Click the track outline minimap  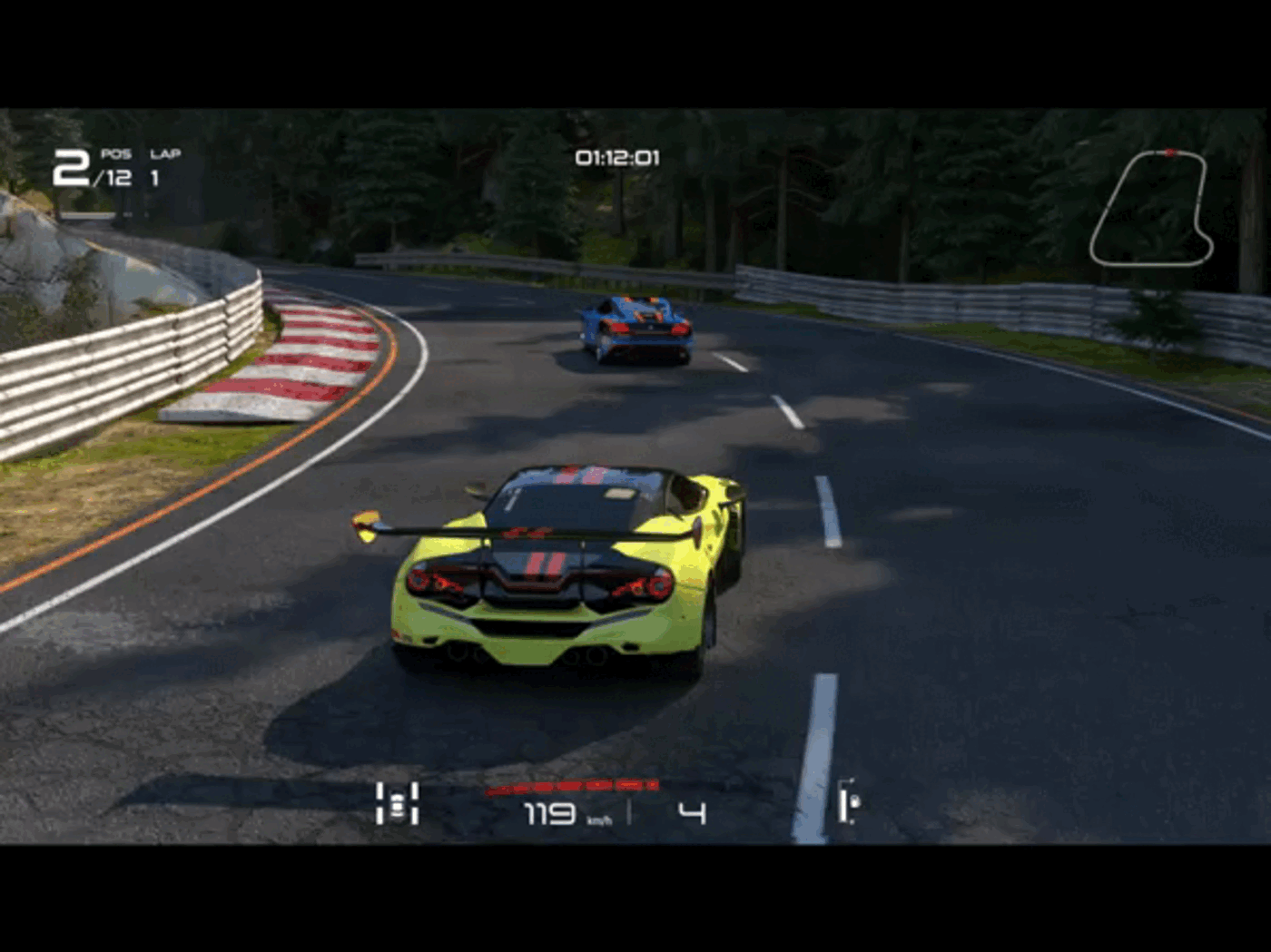coord(1151,209)
